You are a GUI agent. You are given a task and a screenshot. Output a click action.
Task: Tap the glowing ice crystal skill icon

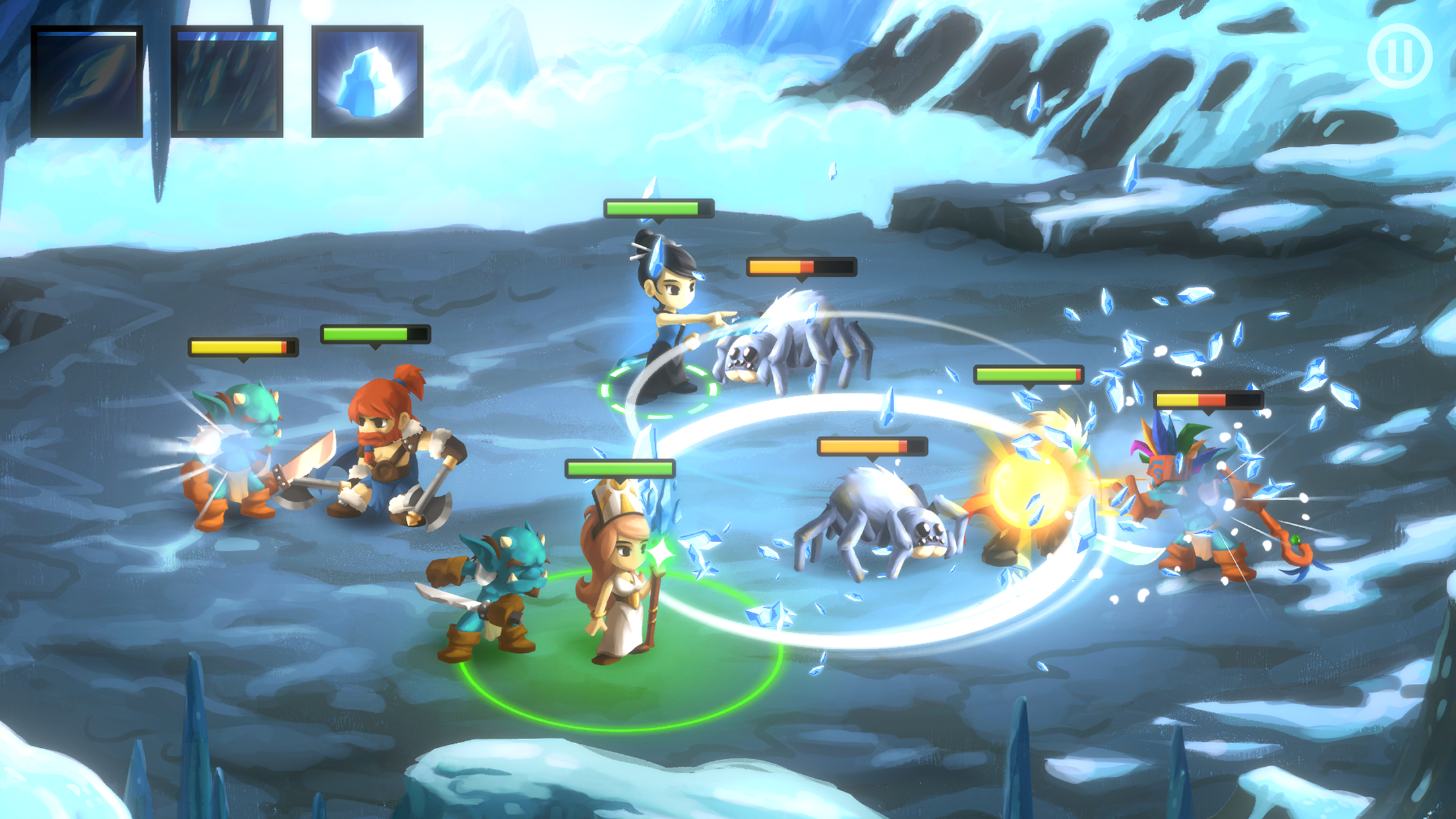pyautogui.click(x=366, y=79)
